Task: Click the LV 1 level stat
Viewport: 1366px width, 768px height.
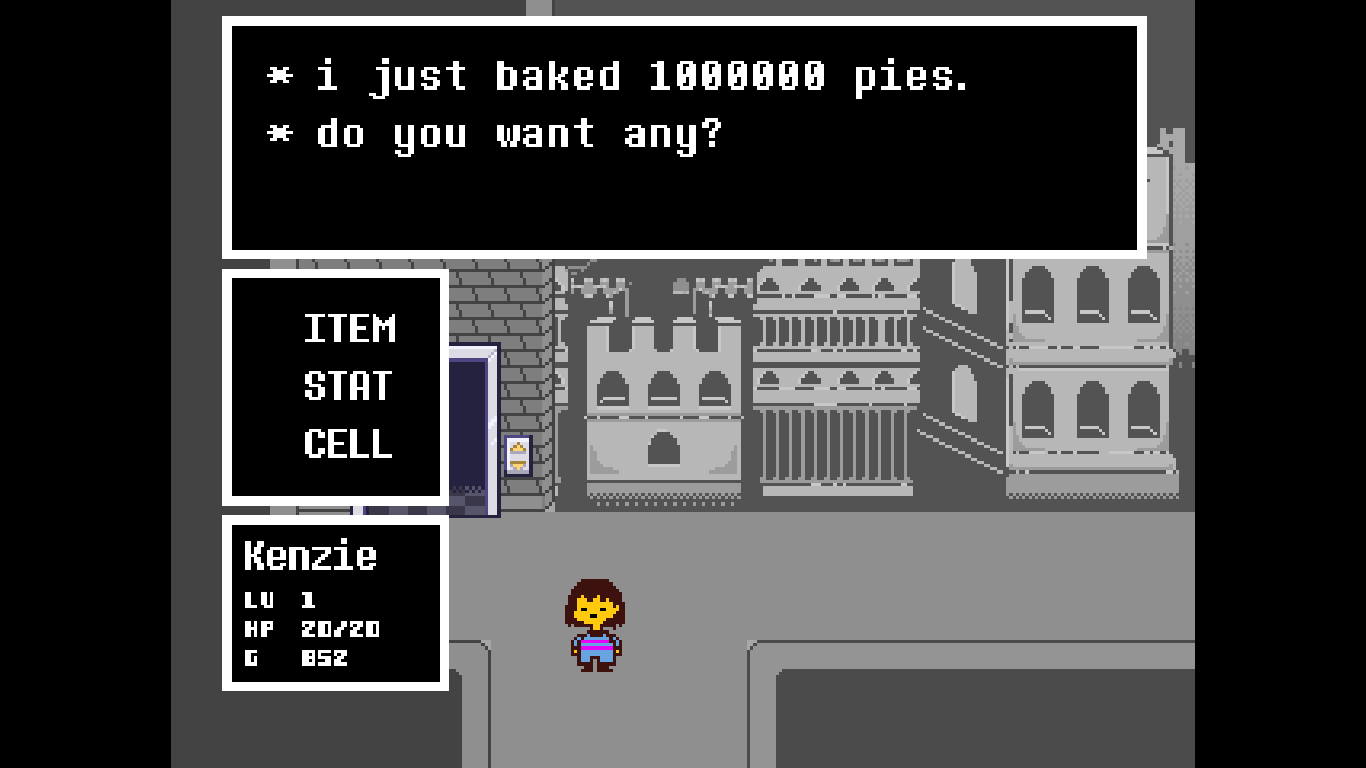Action: point(282,600)
